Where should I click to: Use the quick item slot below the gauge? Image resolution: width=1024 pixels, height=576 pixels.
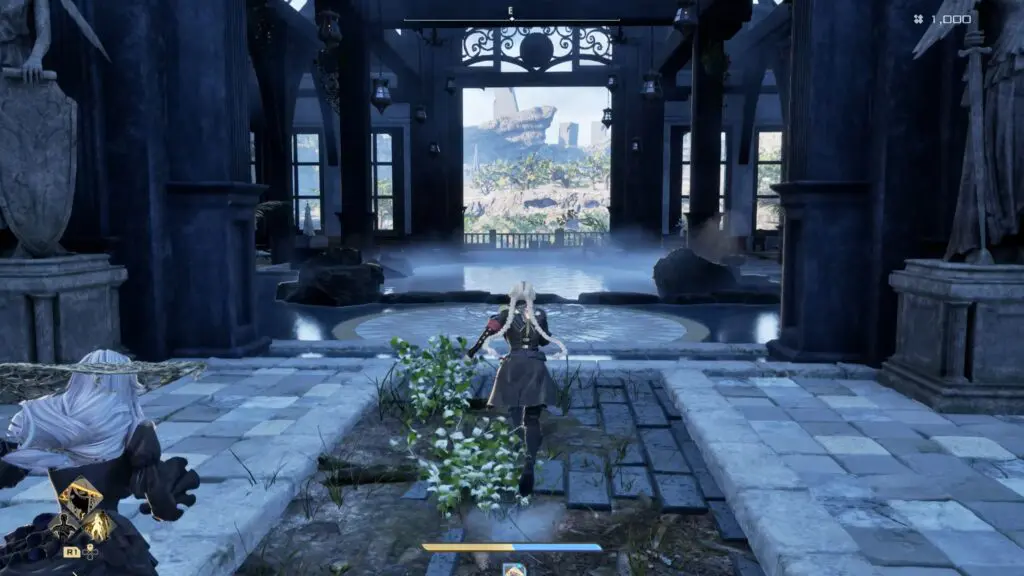point(514,570)
